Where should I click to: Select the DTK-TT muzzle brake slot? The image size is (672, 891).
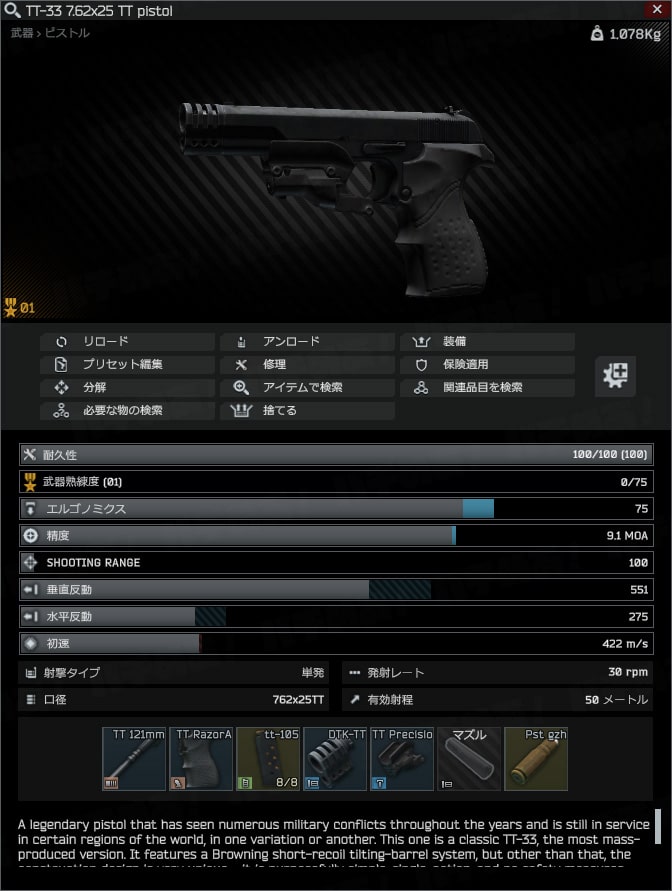[335, 759]
